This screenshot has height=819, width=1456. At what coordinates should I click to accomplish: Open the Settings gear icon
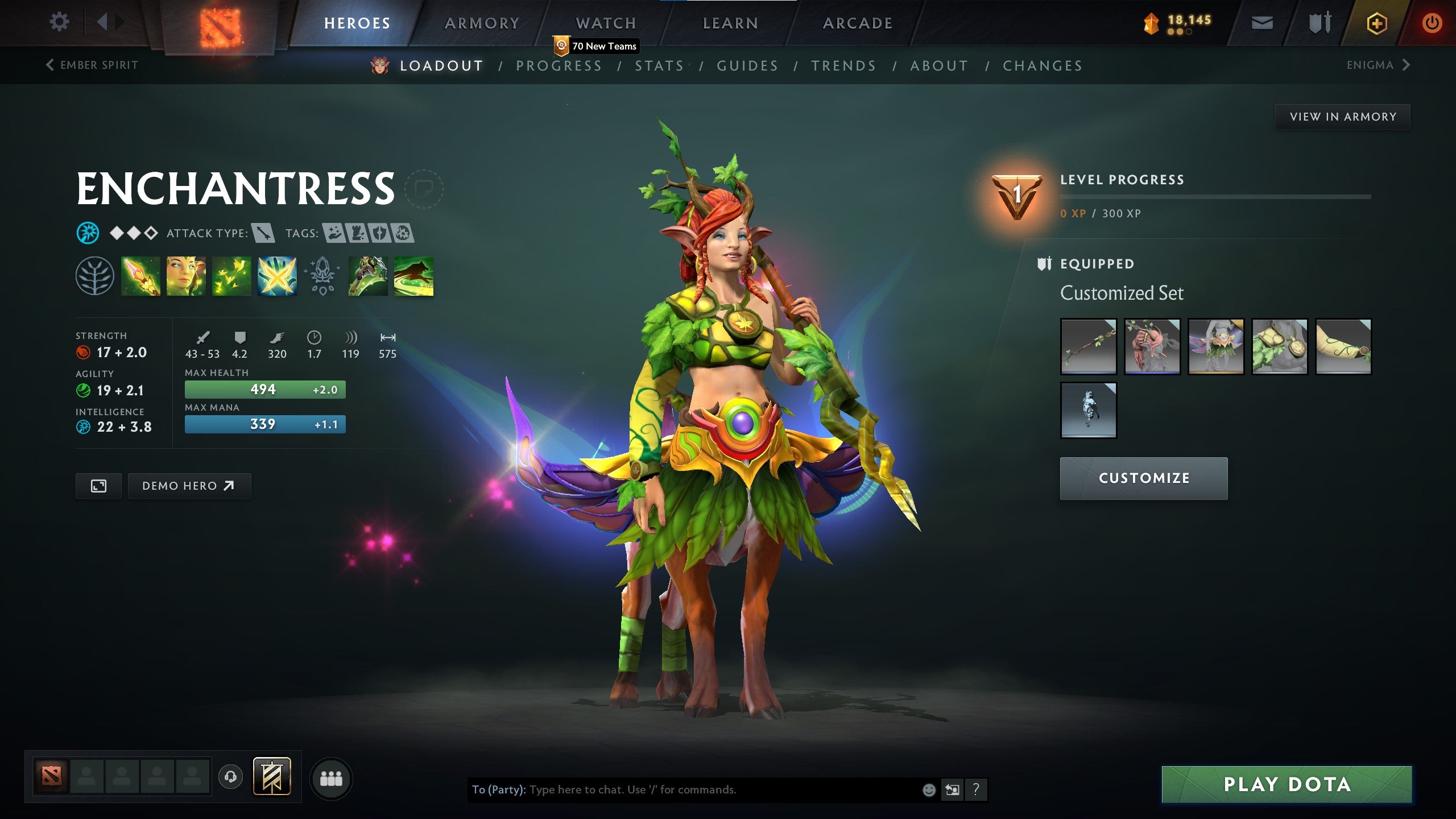[x=59, y=22]
